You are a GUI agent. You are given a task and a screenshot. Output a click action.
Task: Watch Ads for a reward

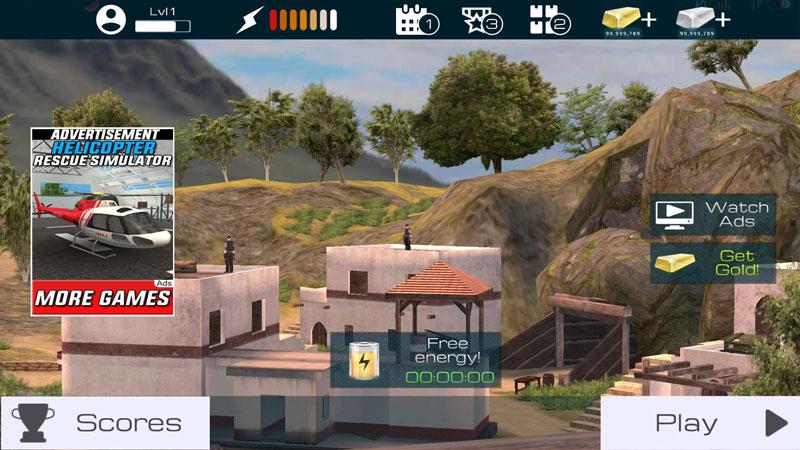(x=713, y=214)
